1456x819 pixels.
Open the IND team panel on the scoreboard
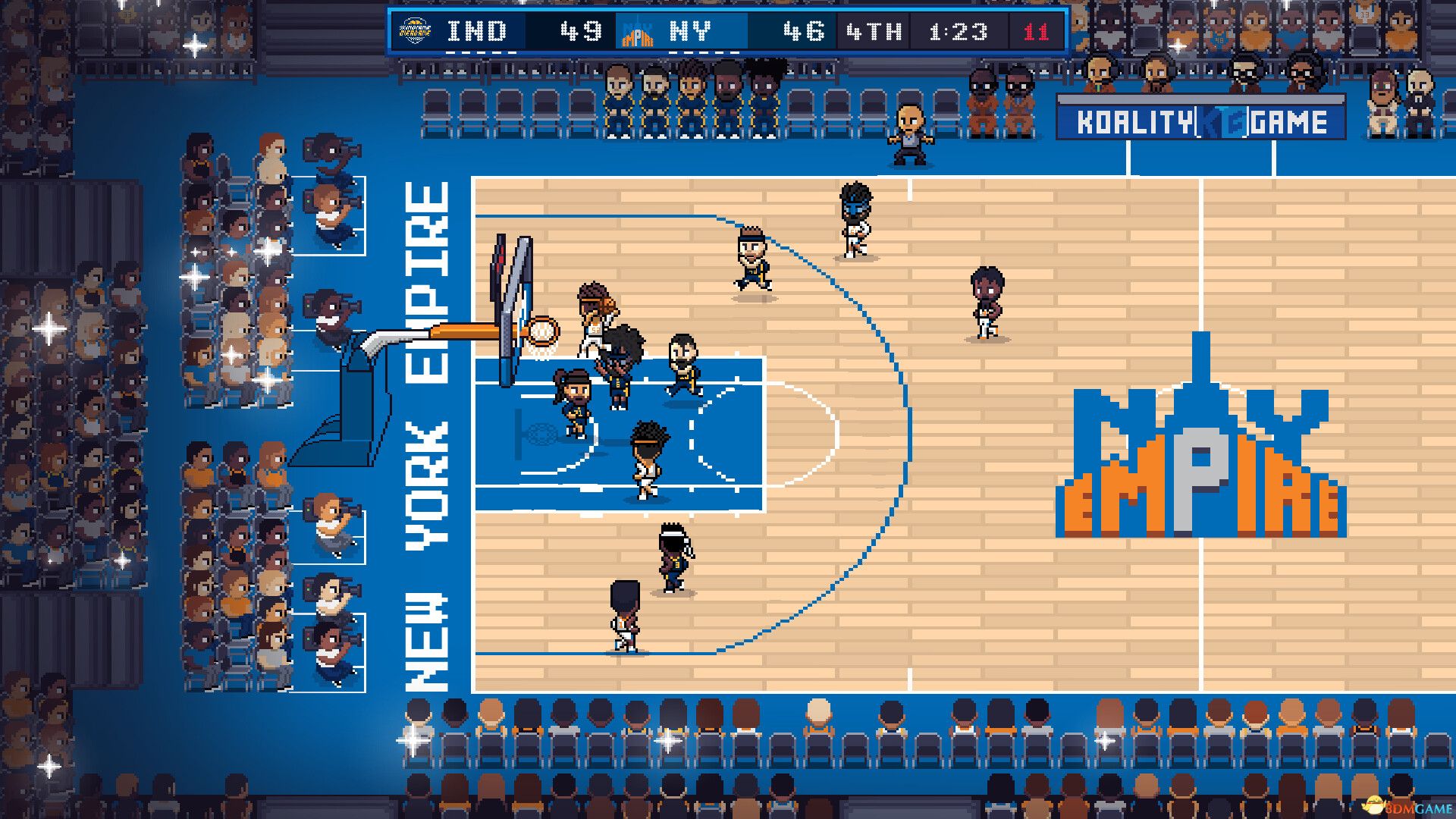474,31
